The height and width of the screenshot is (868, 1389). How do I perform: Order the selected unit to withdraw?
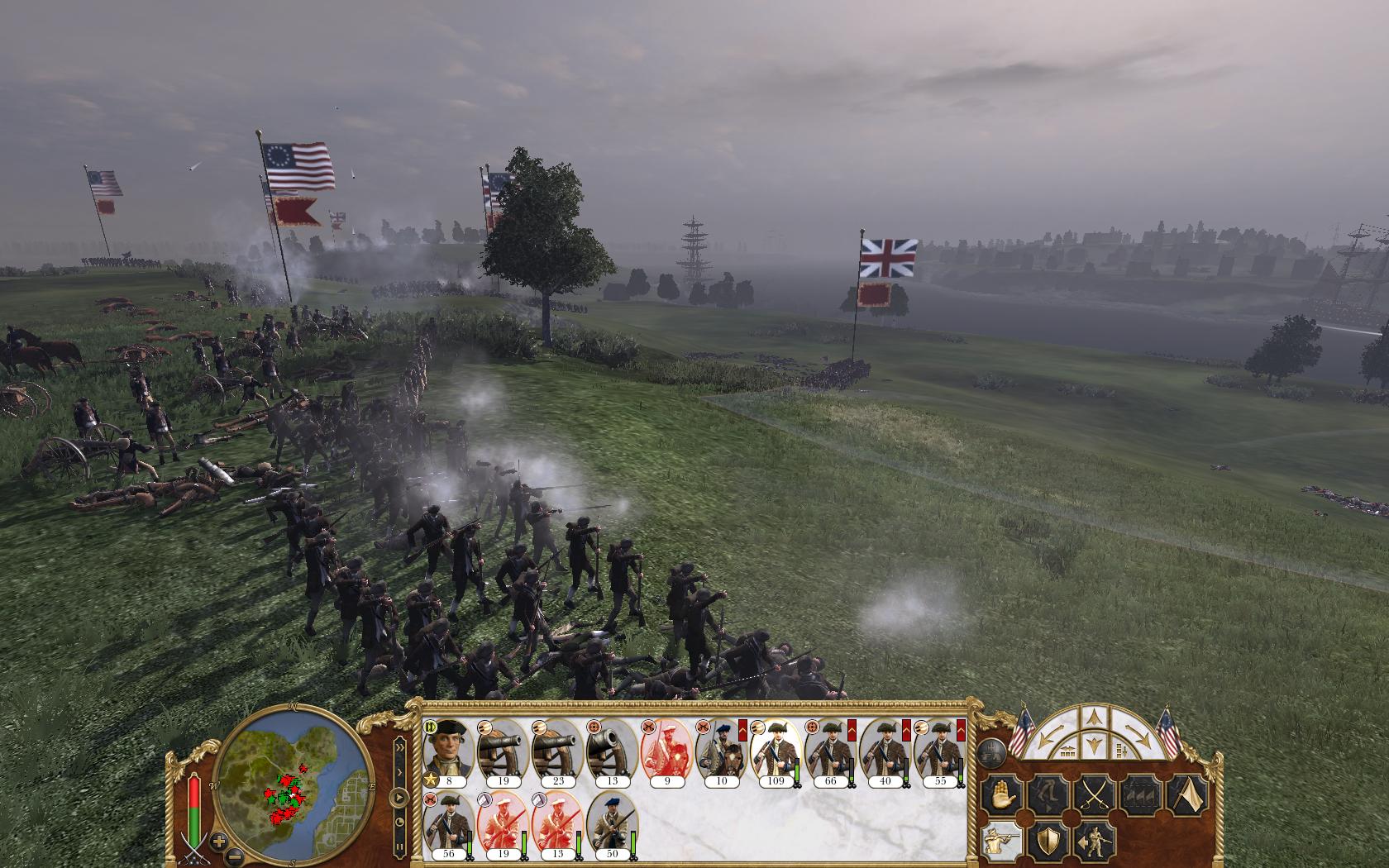(x=1048, y=794)
